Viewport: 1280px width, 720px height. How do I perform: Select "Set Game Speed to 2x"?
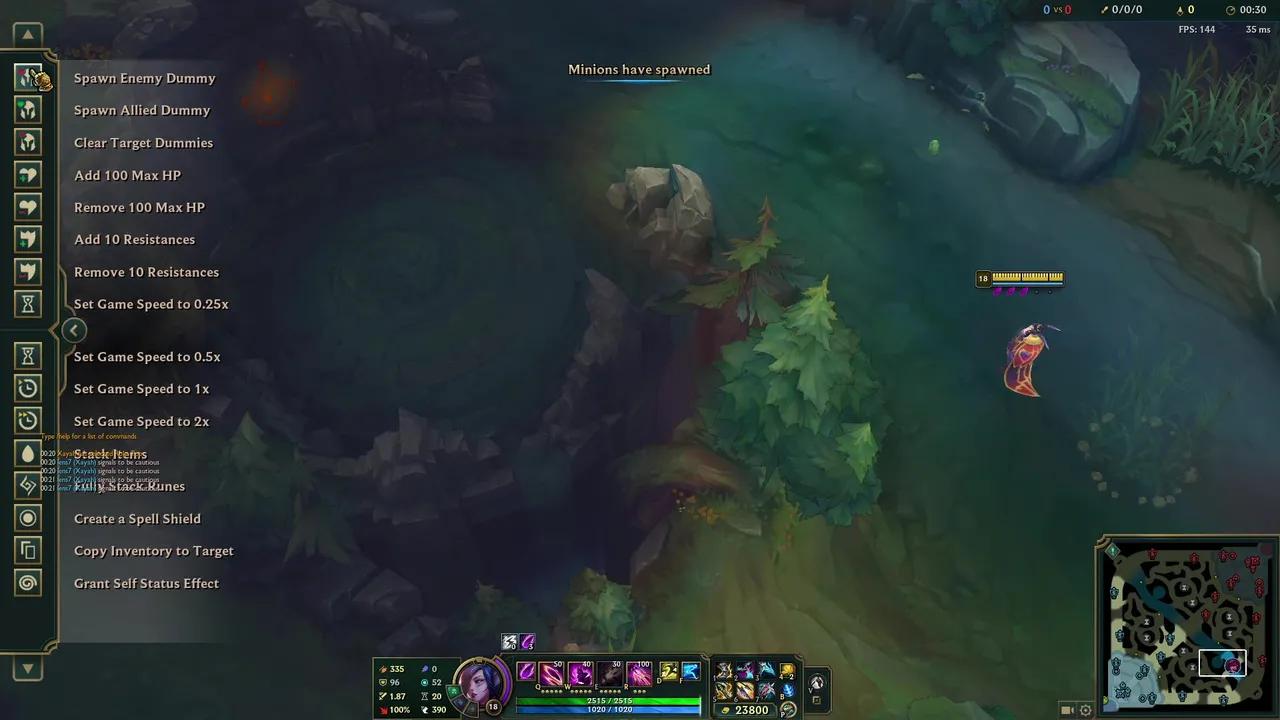pos(141,421)
